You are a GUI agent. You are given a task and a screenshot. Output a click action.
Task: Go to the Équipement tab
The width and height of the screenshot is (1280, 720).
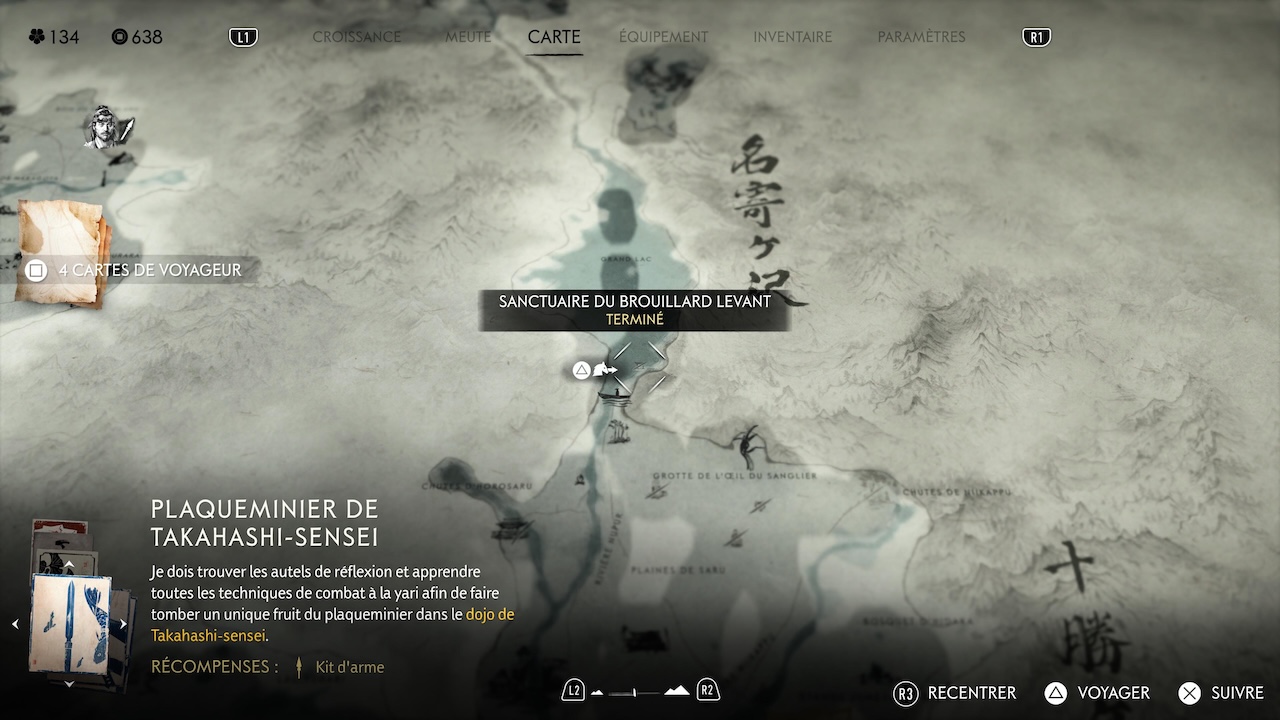point(663,37)
